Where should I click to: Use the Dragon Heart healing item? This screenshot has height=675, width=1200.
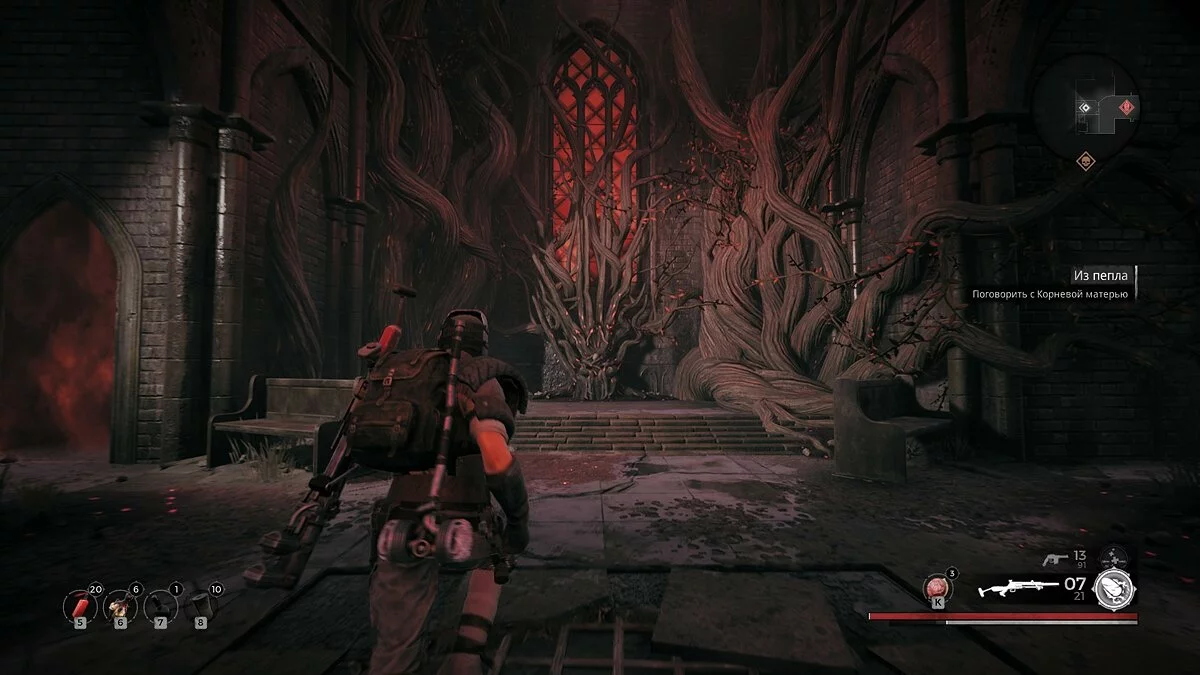pos(938,587)
